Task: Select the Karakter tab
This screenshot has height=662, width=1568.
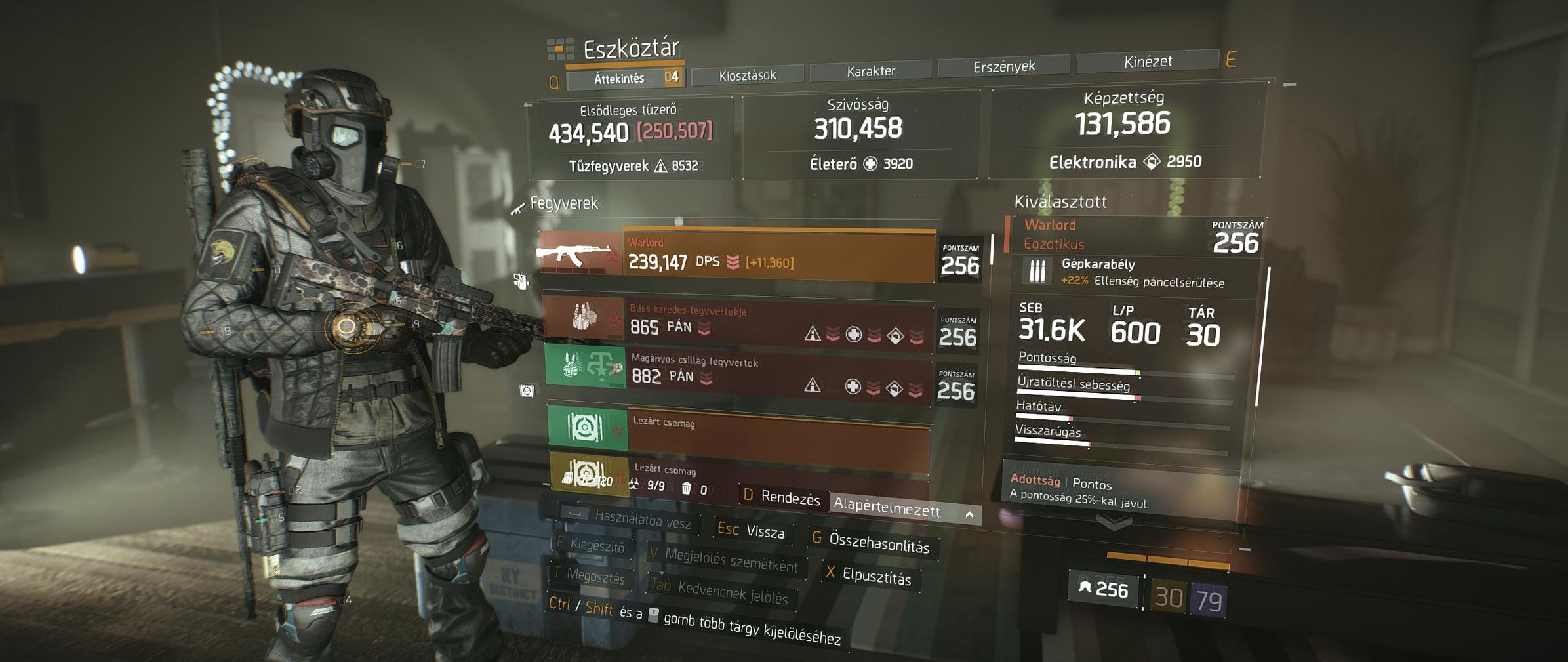Action: [870, 71]
